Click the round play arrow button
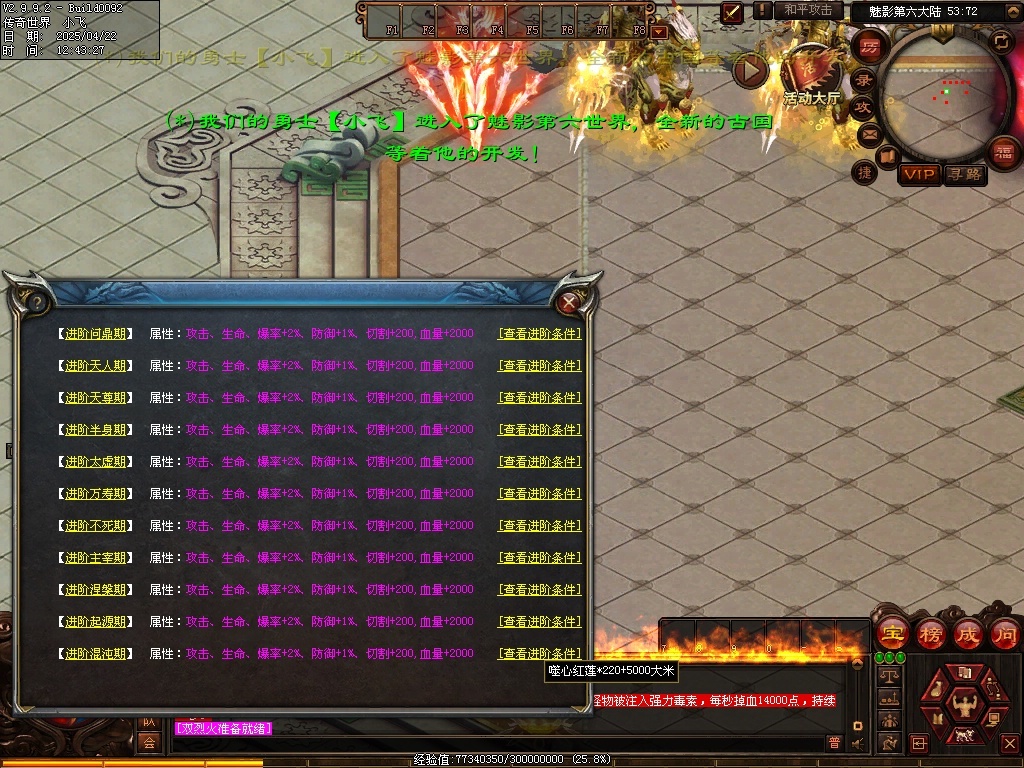1024x768 pixels. (x=751, y=70)
